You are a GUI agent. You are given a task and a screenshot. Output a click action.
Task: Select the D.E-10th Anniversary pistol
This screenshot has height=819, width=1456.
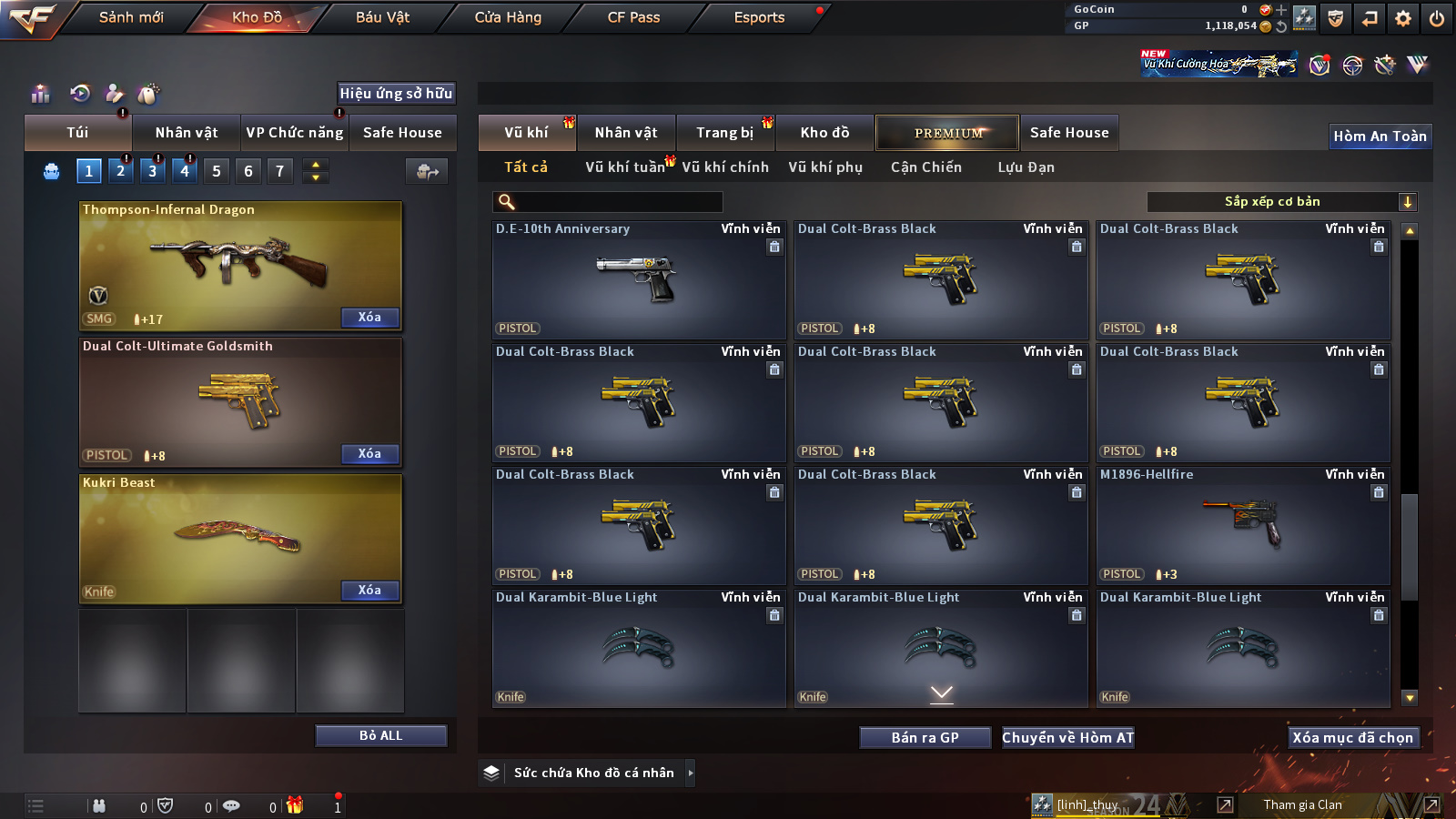638,280
